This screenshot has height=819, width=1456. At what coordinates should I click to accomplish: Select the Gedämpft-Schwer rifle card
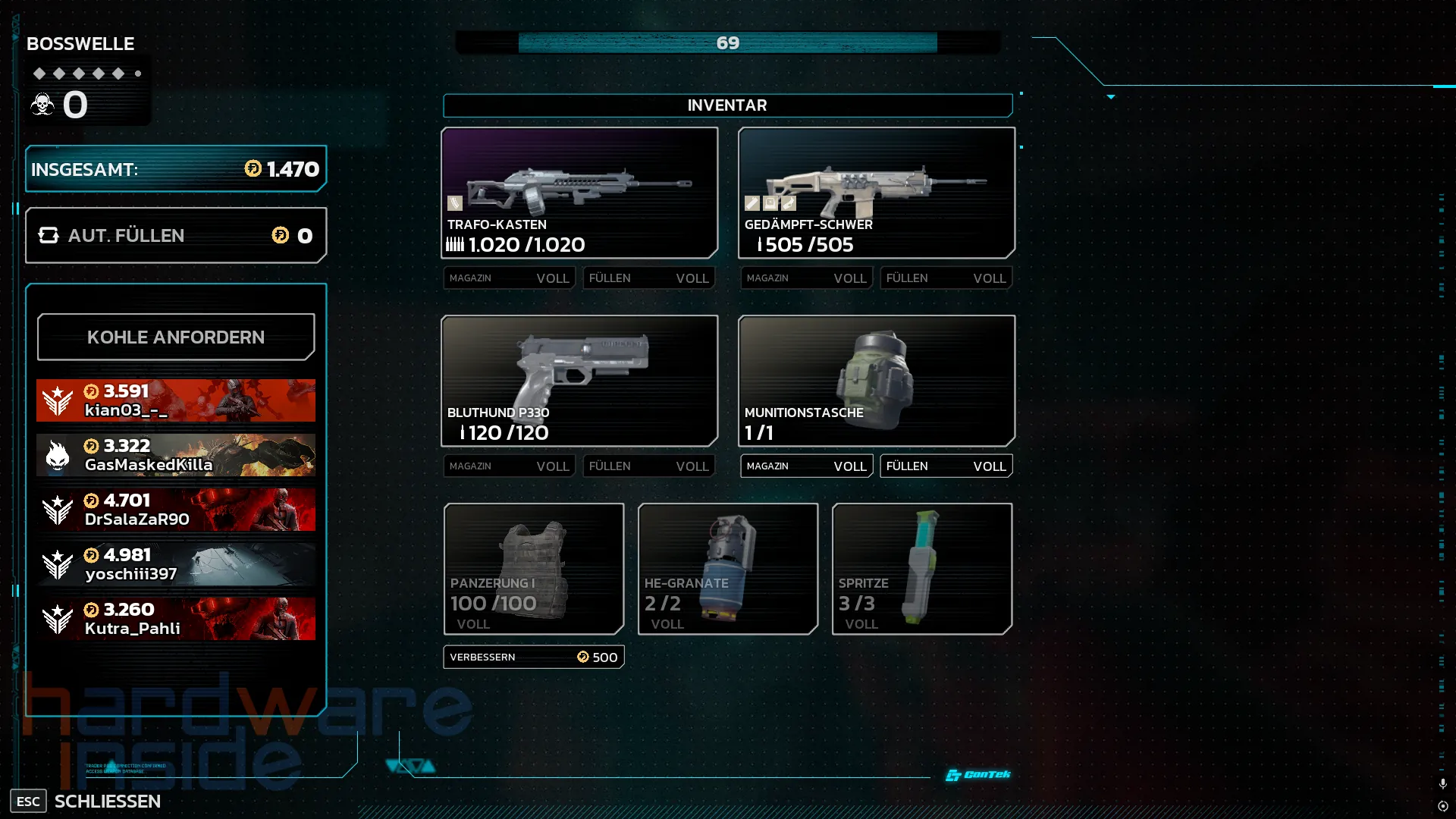coord(876,193)
